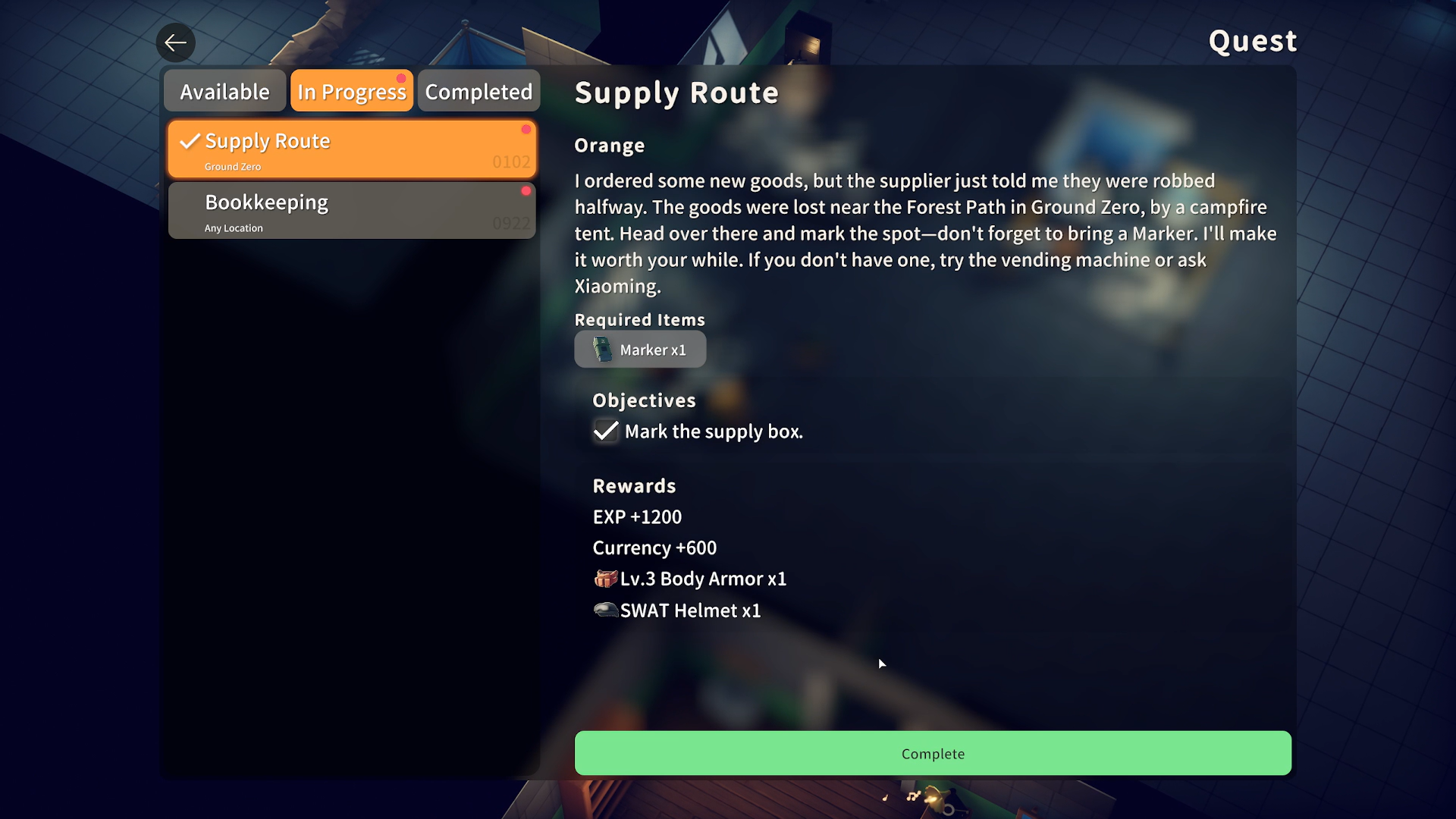Toggle the 'Mark the supply box' objective checkbox

[605, 431]
